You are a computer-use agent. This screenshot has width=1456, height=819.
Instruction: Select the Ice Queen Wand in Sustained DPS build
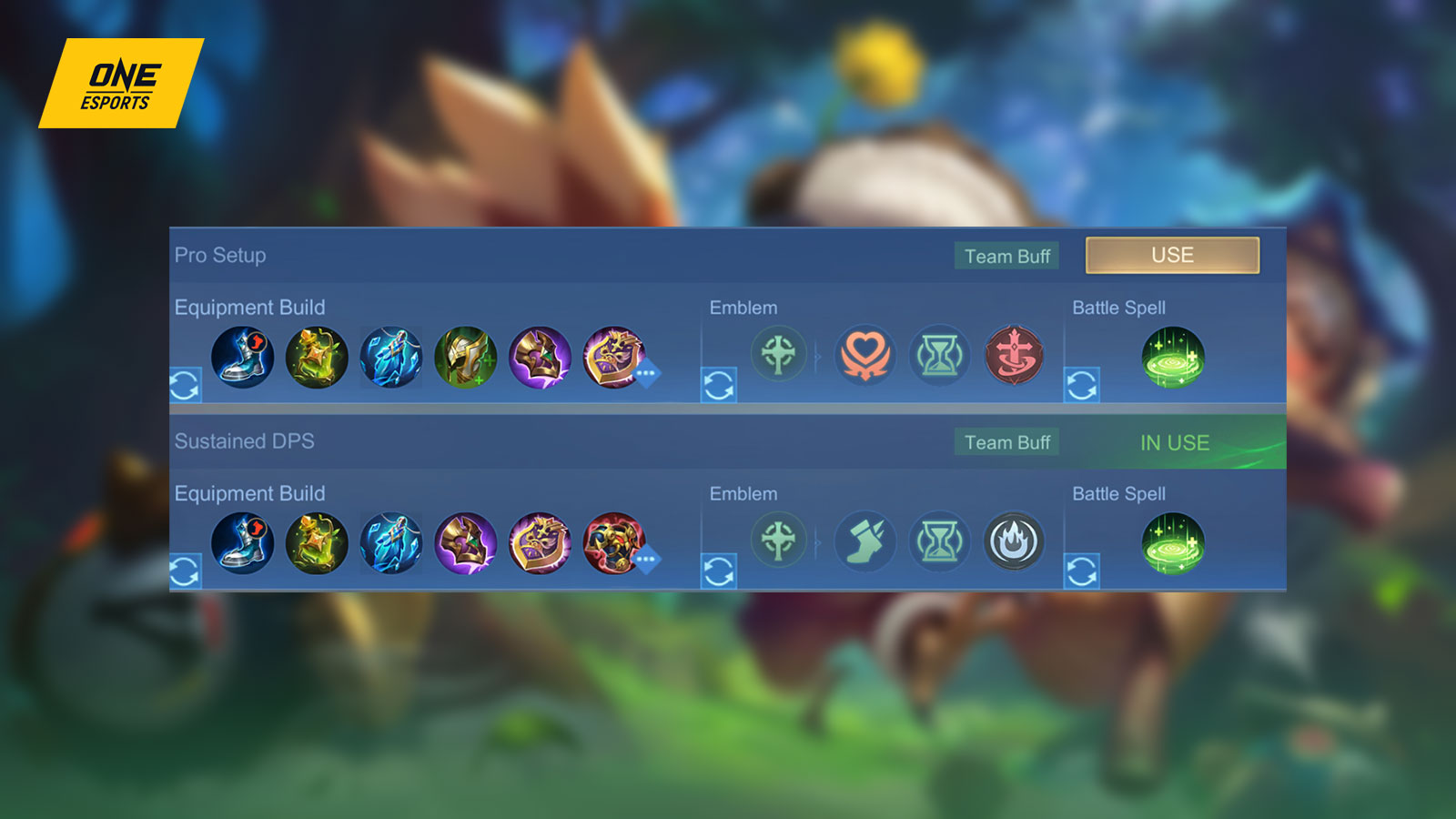point(391,543)
